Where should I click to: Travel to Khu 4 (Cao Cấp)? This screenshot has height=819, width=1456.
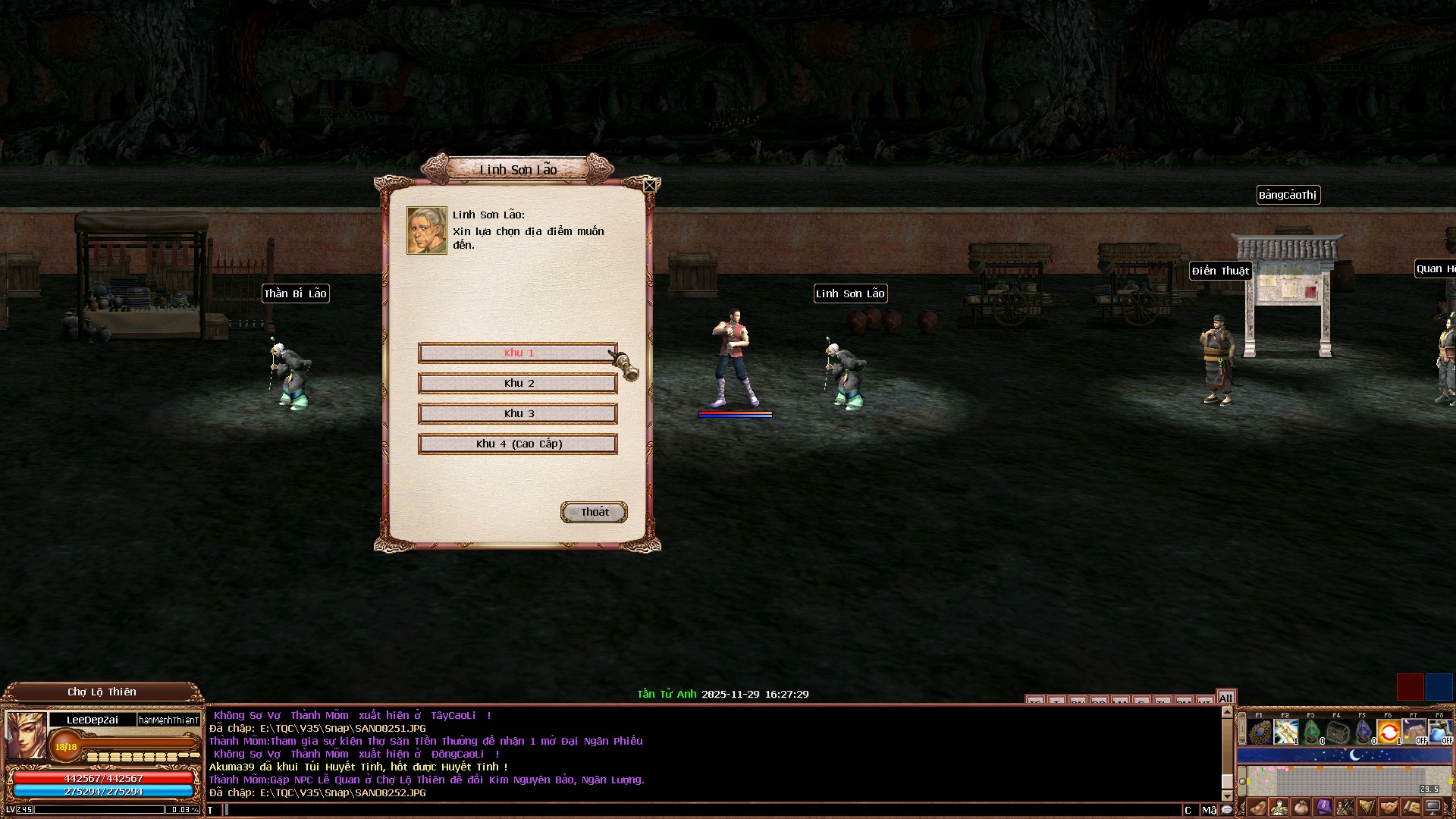point(518,444)
